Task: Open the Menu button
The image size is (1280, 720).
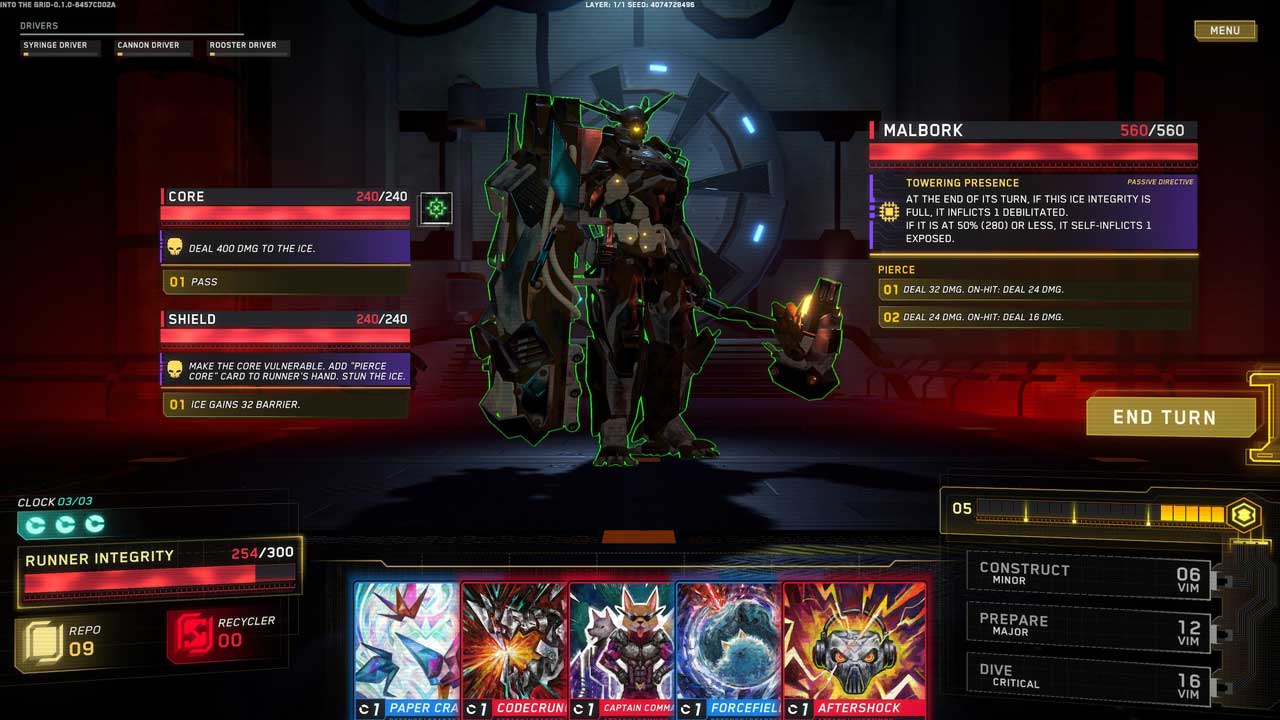Action: pyautogui.click(x=1224, y=31)
